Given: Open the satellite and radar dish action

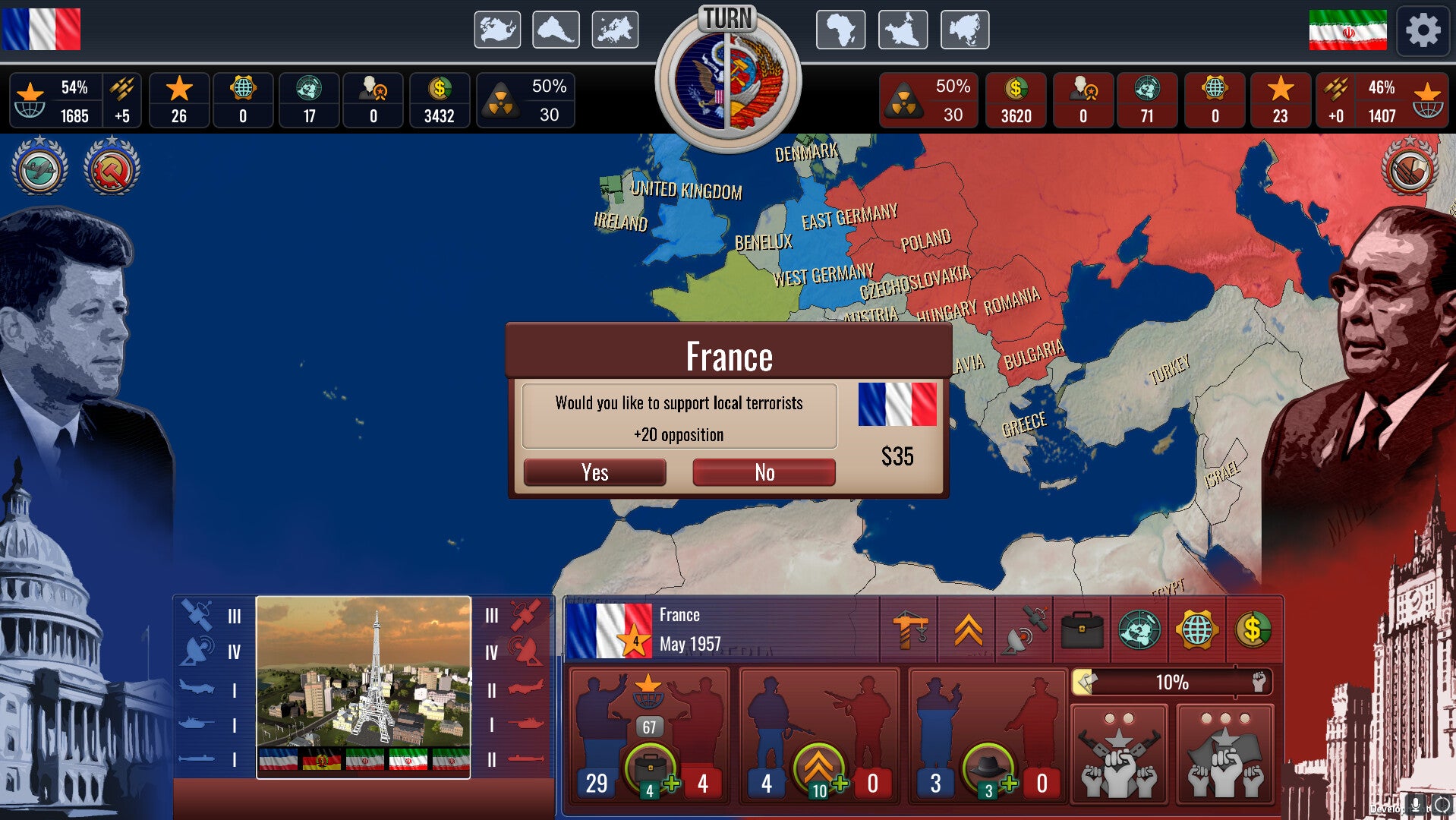Looking at the screenshot, I should pyautogui.click(x=1024, y=630).
